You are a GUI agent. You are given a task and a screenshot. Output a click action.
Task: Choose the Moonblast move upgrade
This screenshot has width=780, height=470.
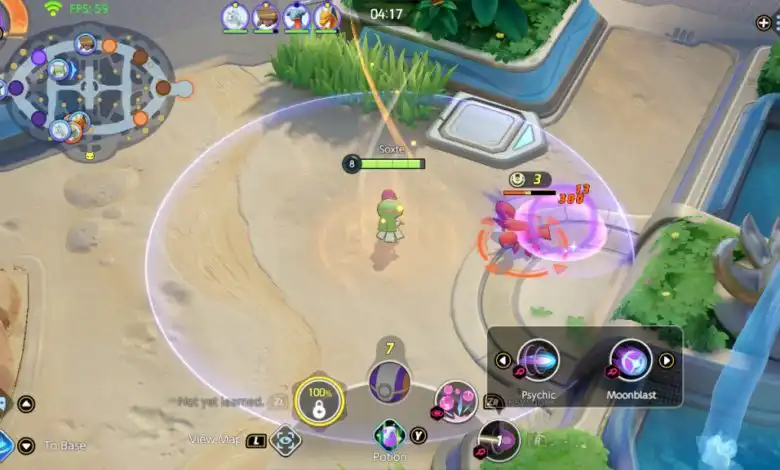(631, 361)
